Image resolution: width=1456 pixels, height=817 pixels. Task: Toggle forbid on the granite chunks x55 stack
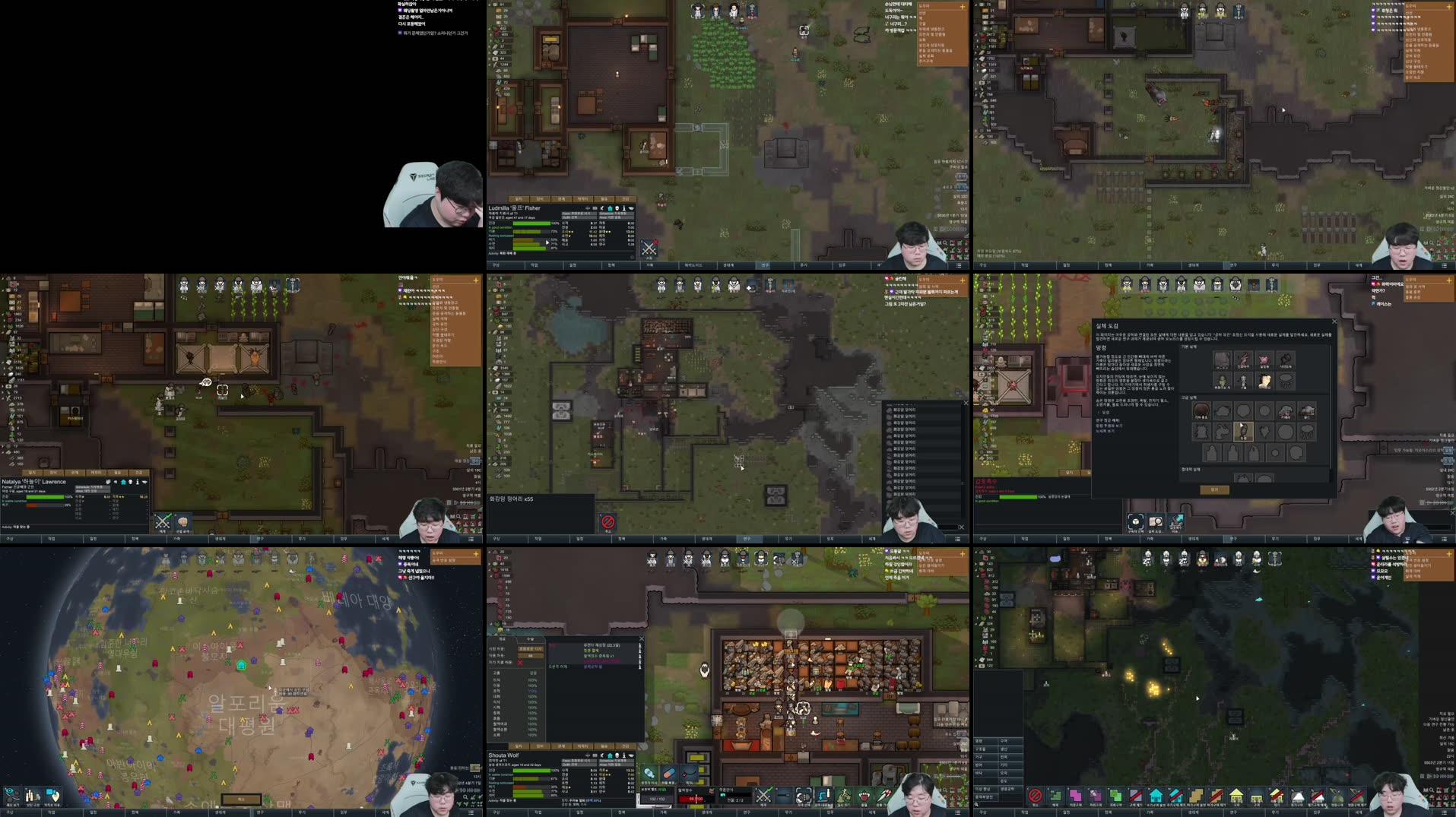click(x=608, y=520)
